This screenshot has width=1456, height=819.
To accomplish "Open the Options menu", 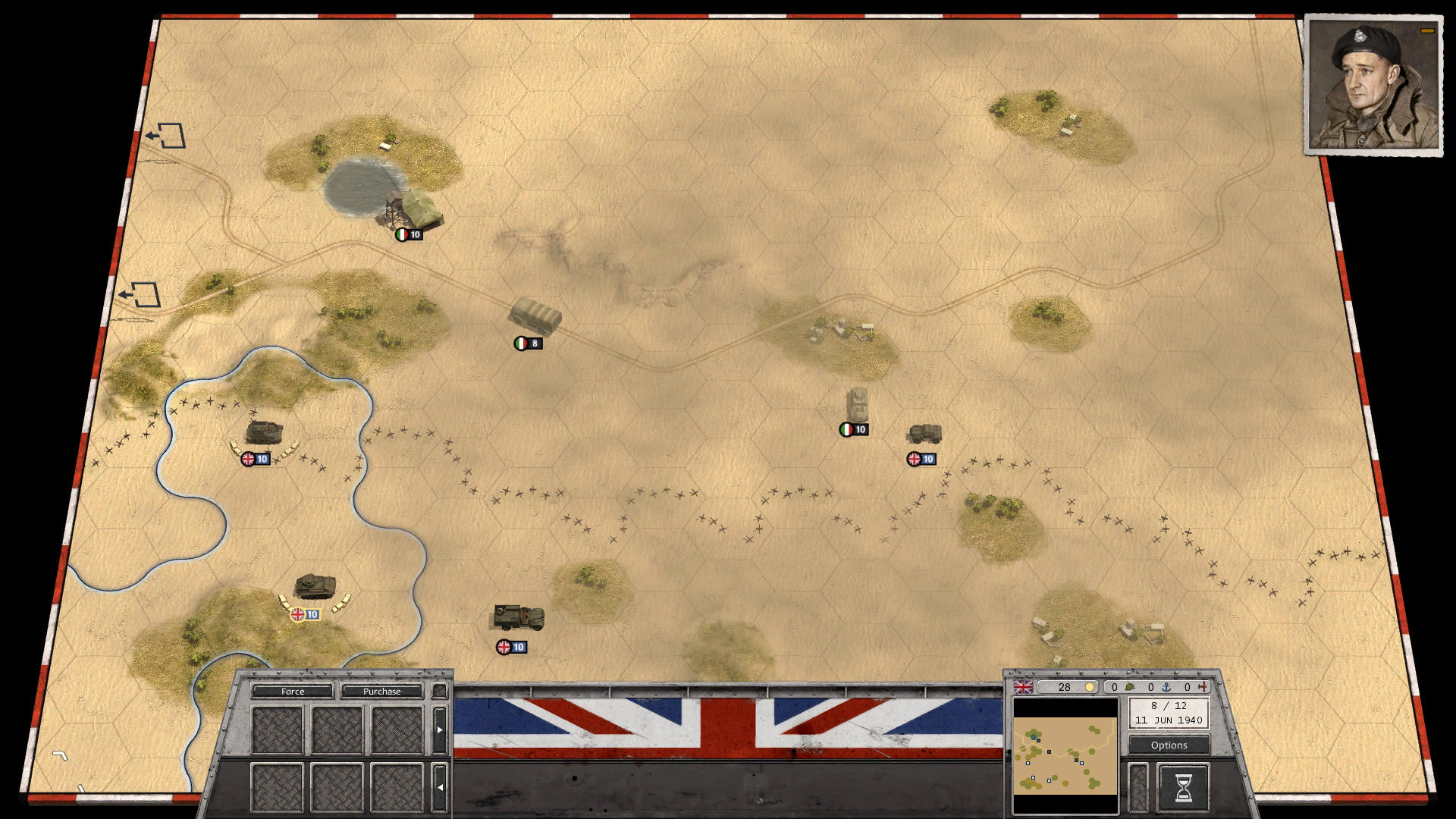I will (x=1169, y=745).
